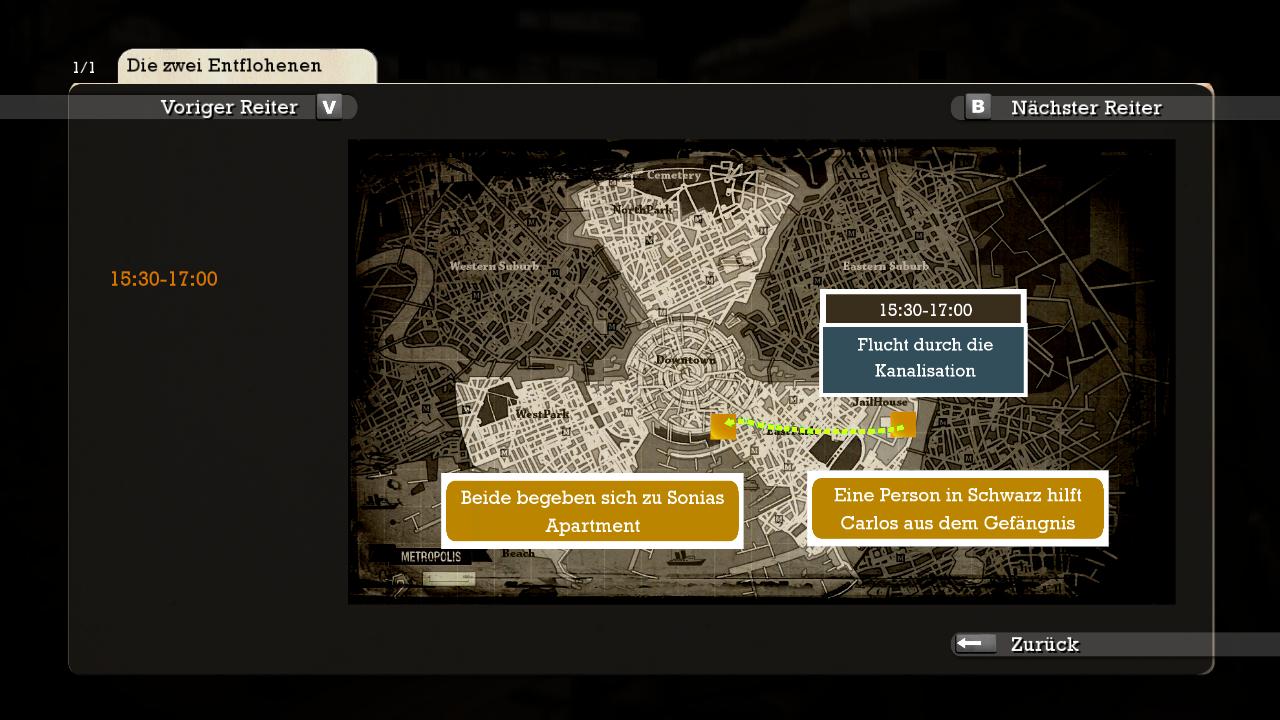The image size is (1280, 720).
Task: Click the orange arrow marker near Downtown
Action: (723, 426)
